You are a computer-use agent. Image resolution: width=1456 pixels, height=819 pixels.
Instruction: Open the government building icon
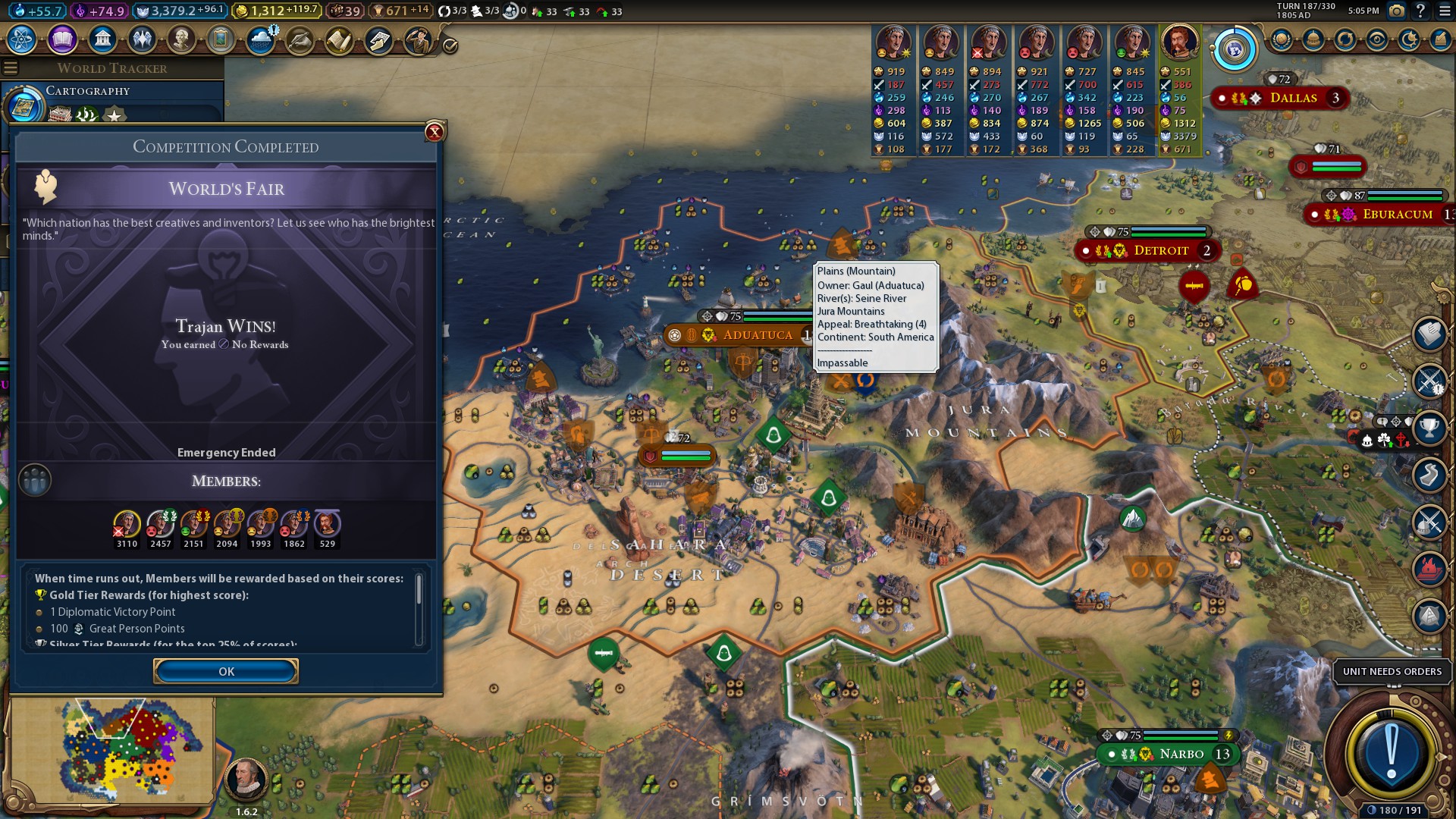click(x=102, y=39)
